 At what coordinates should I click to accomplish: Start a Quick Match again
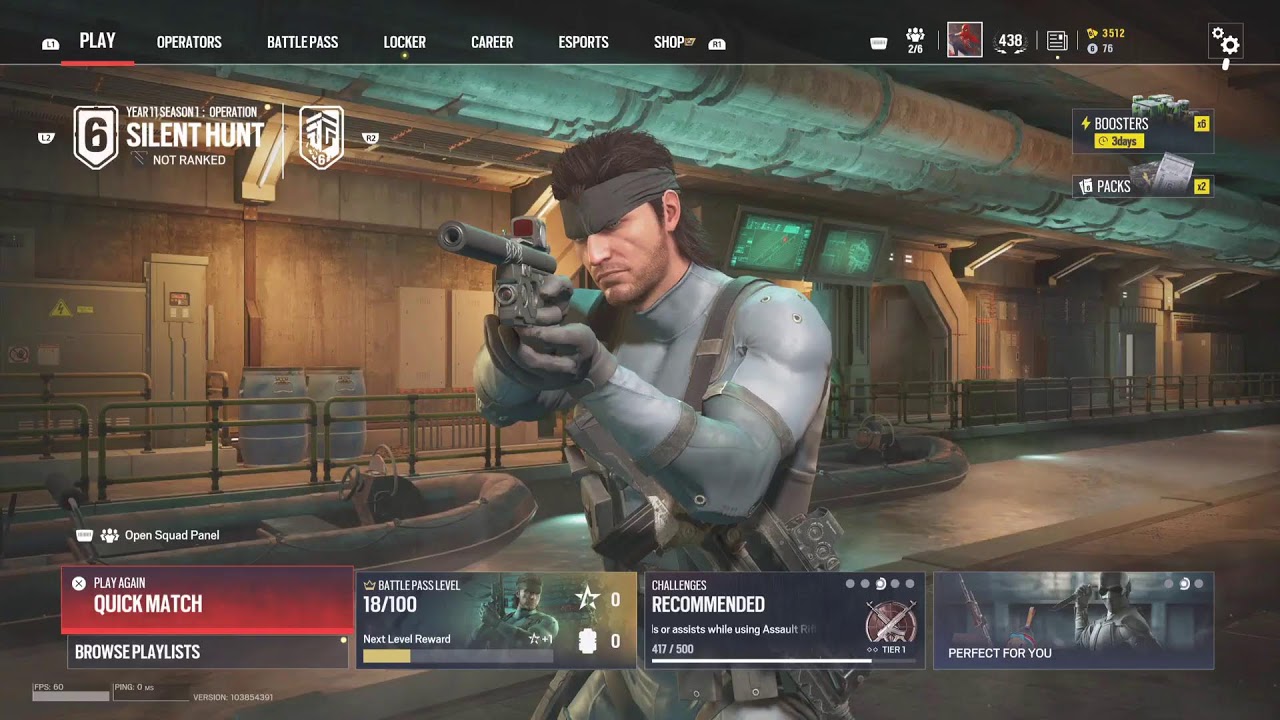coord(207,599)
